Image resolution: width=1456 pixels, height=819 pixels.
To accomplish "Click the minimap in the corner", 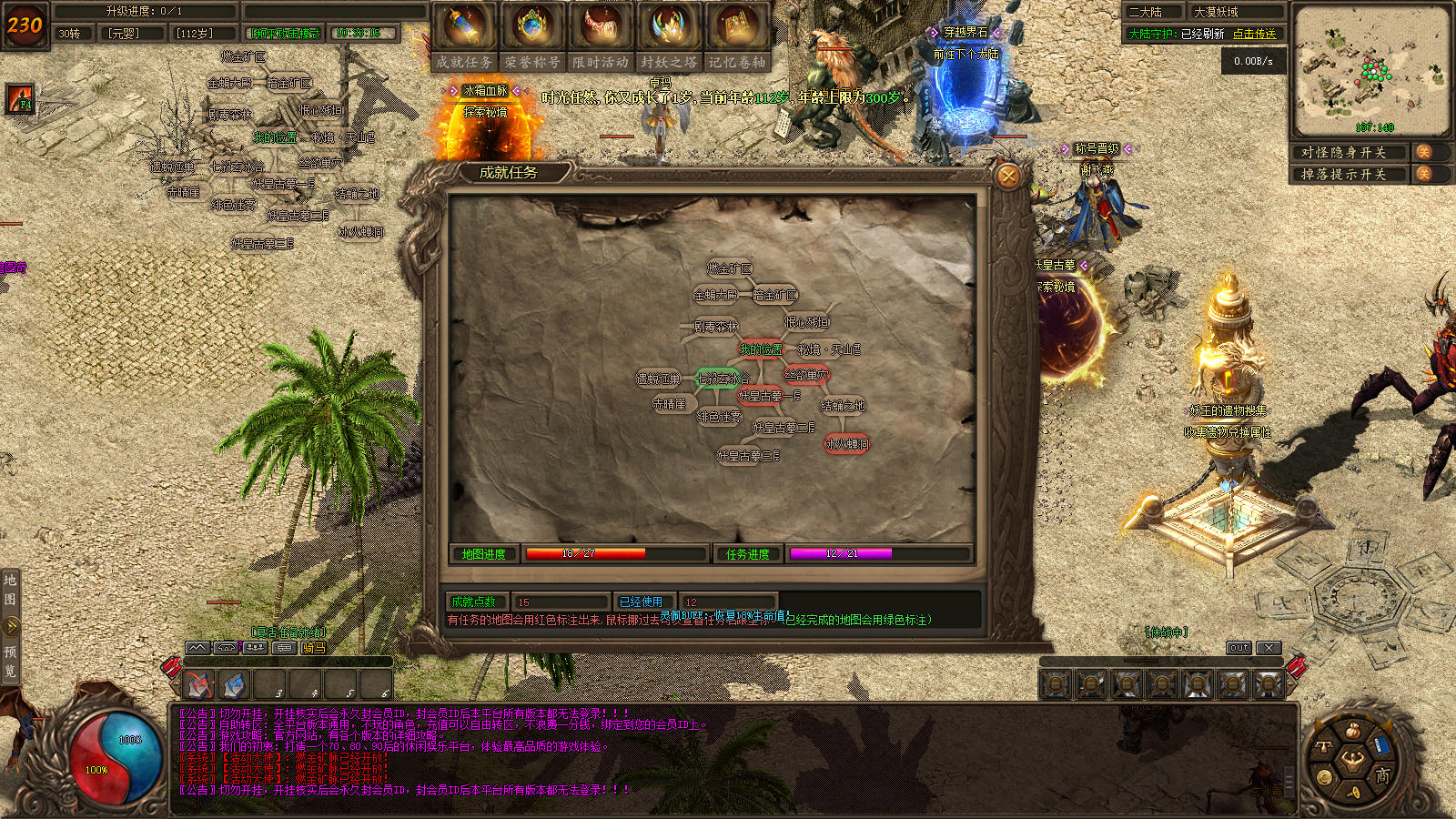I will tap(1371, 70).
